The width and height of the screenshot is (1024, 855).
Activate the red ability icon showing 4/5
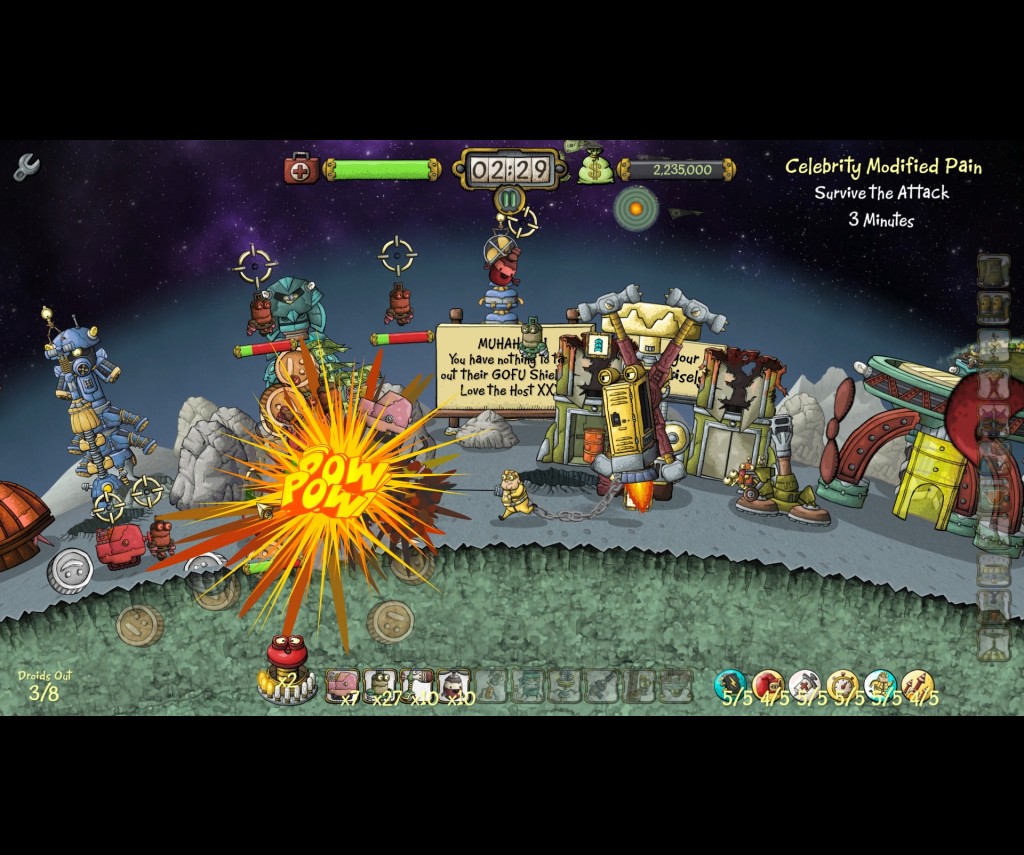[768, 685]
